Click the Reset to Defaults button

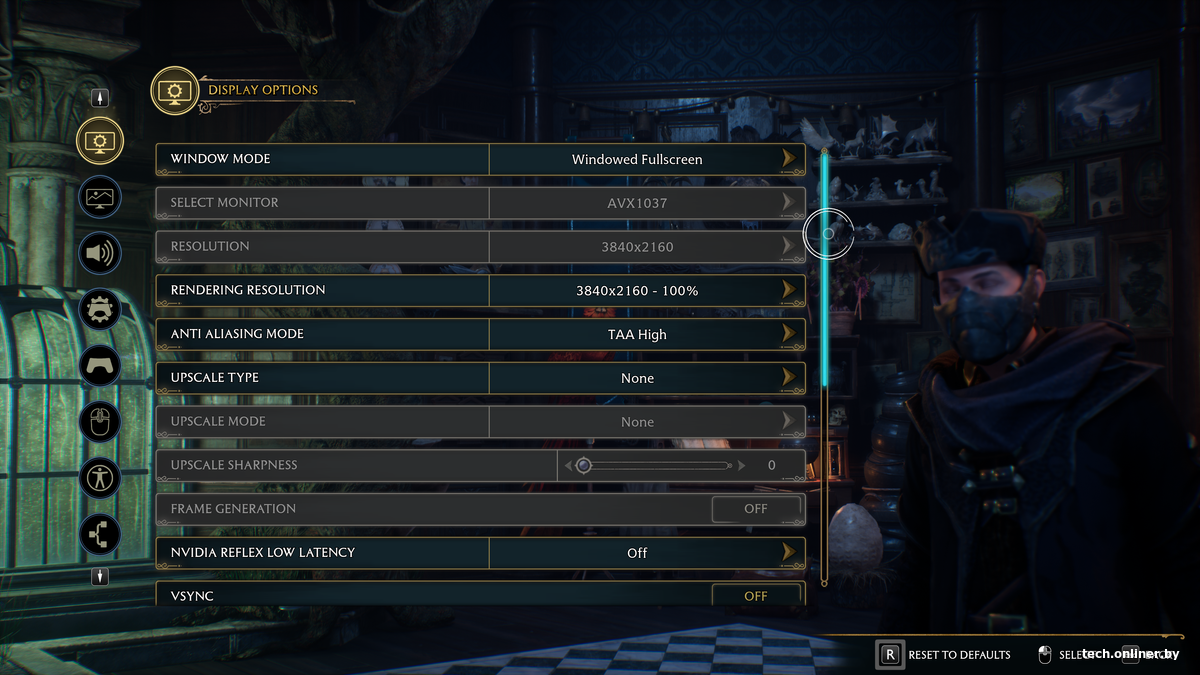tap(945, 655)
